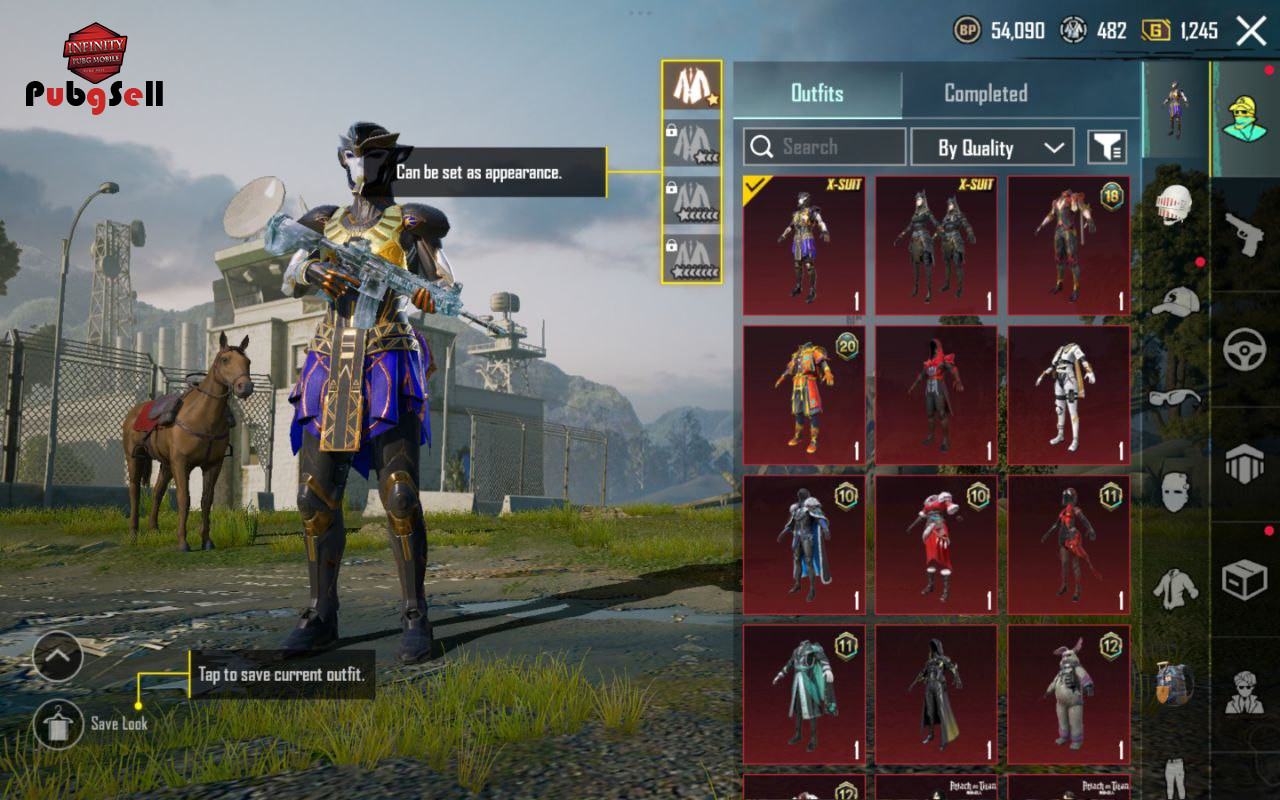Screen dimensions: 1280x800
Task: Open the glasses accessory category
Action: [1175, 397]
